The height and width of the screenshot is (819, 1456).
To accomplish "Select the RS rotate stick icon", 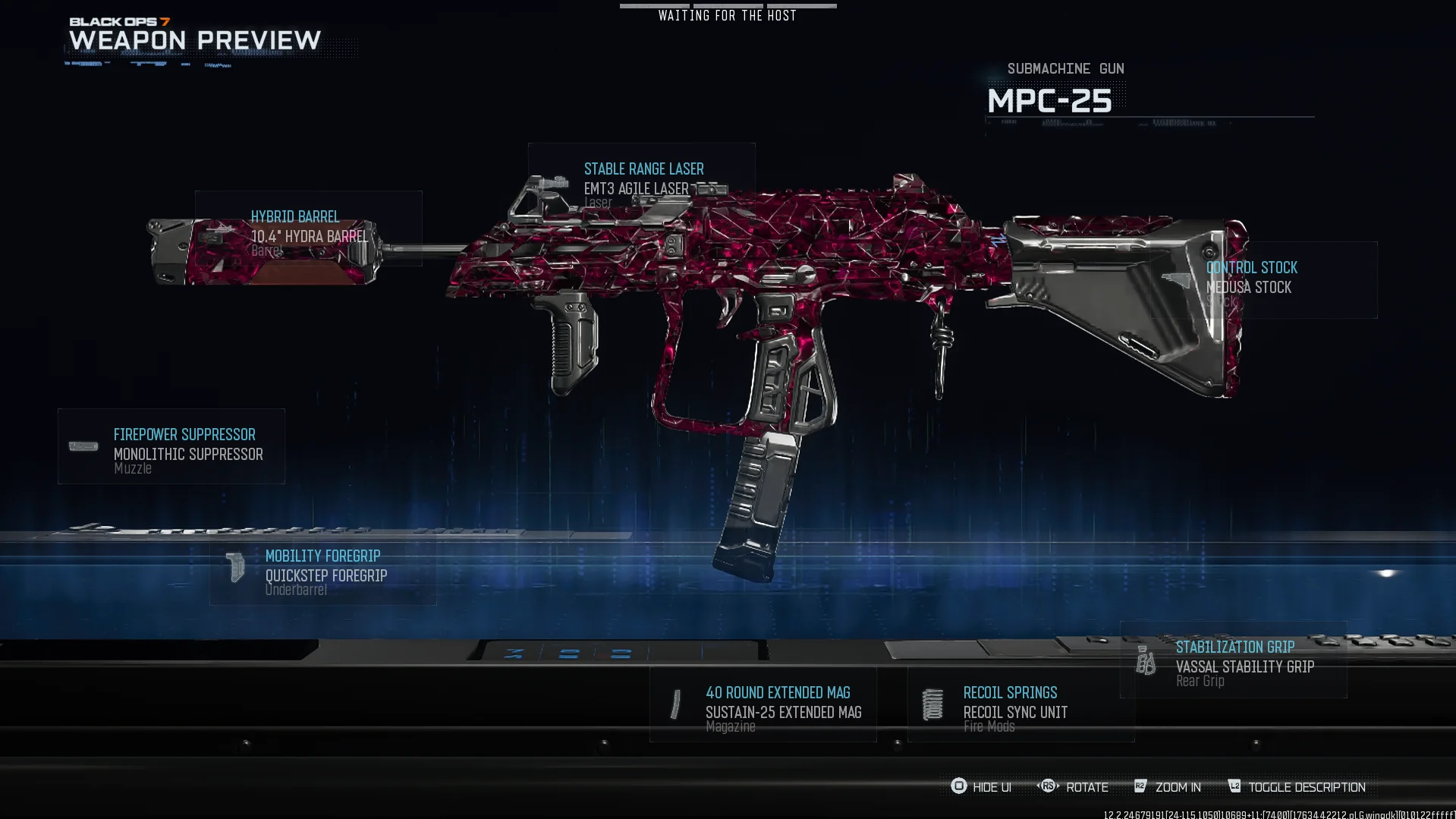I will click(1049, 787).
